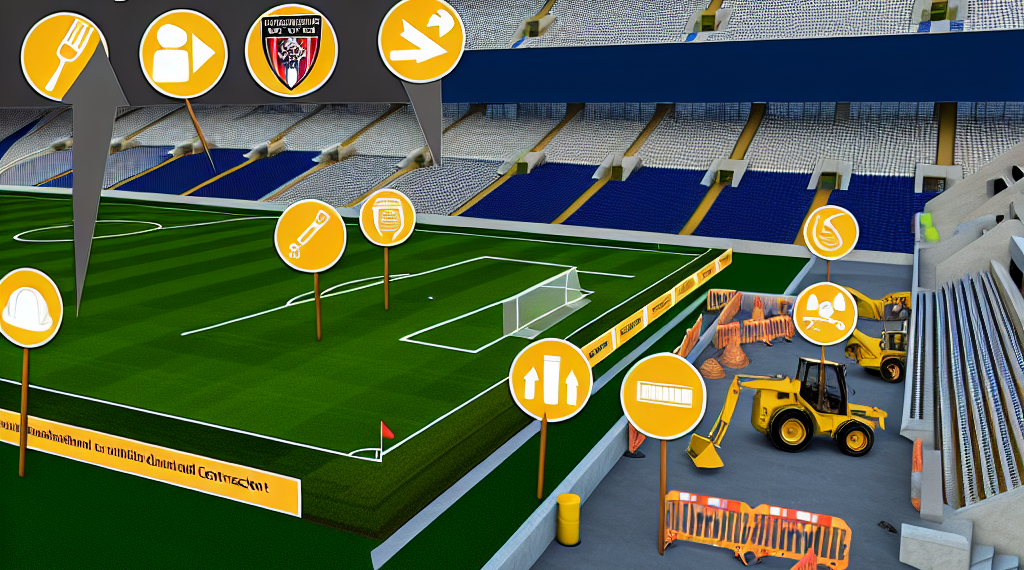
Task: Activate the double up-arrows upgrade marker
Action: (550, 380)
